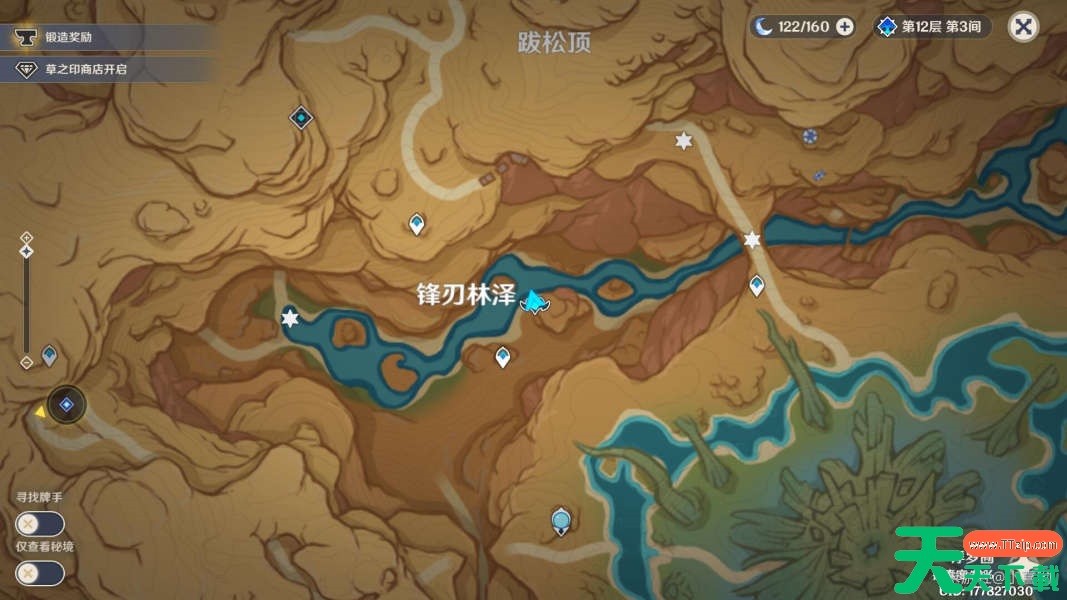Select the dark diamond domain marker
The width and height of the screenshot is (1067, 600).
tap(301, 118)
